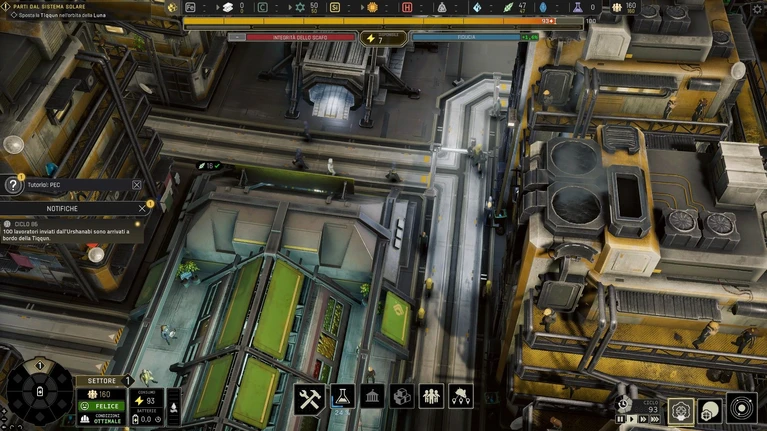Switch to the station exterior view
This screenshot has width=767, height=431.
pyautogui.click(x=711, y=410)
